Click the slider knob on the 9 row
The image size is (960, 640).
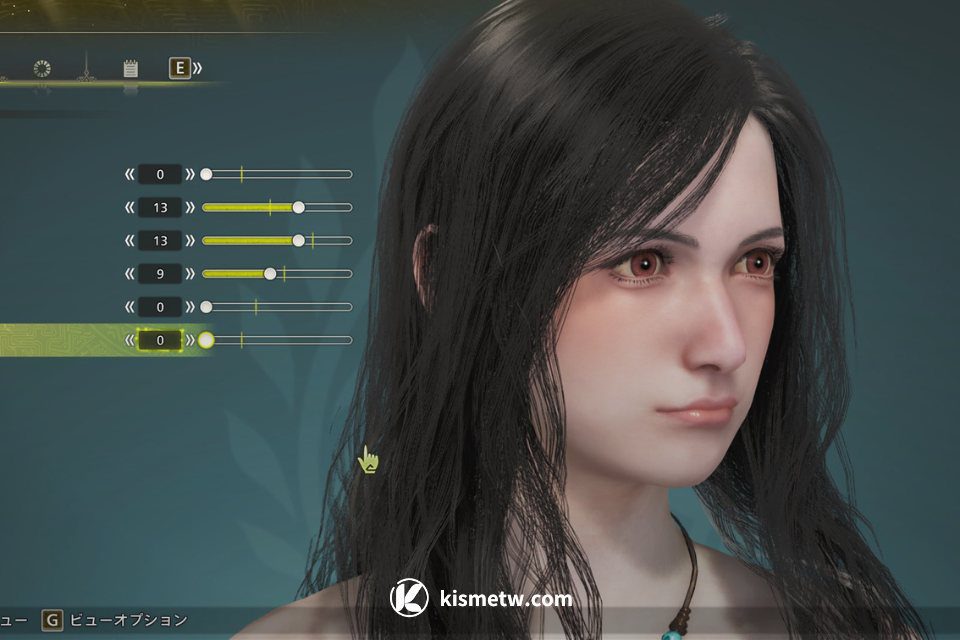tap(270, 274)
